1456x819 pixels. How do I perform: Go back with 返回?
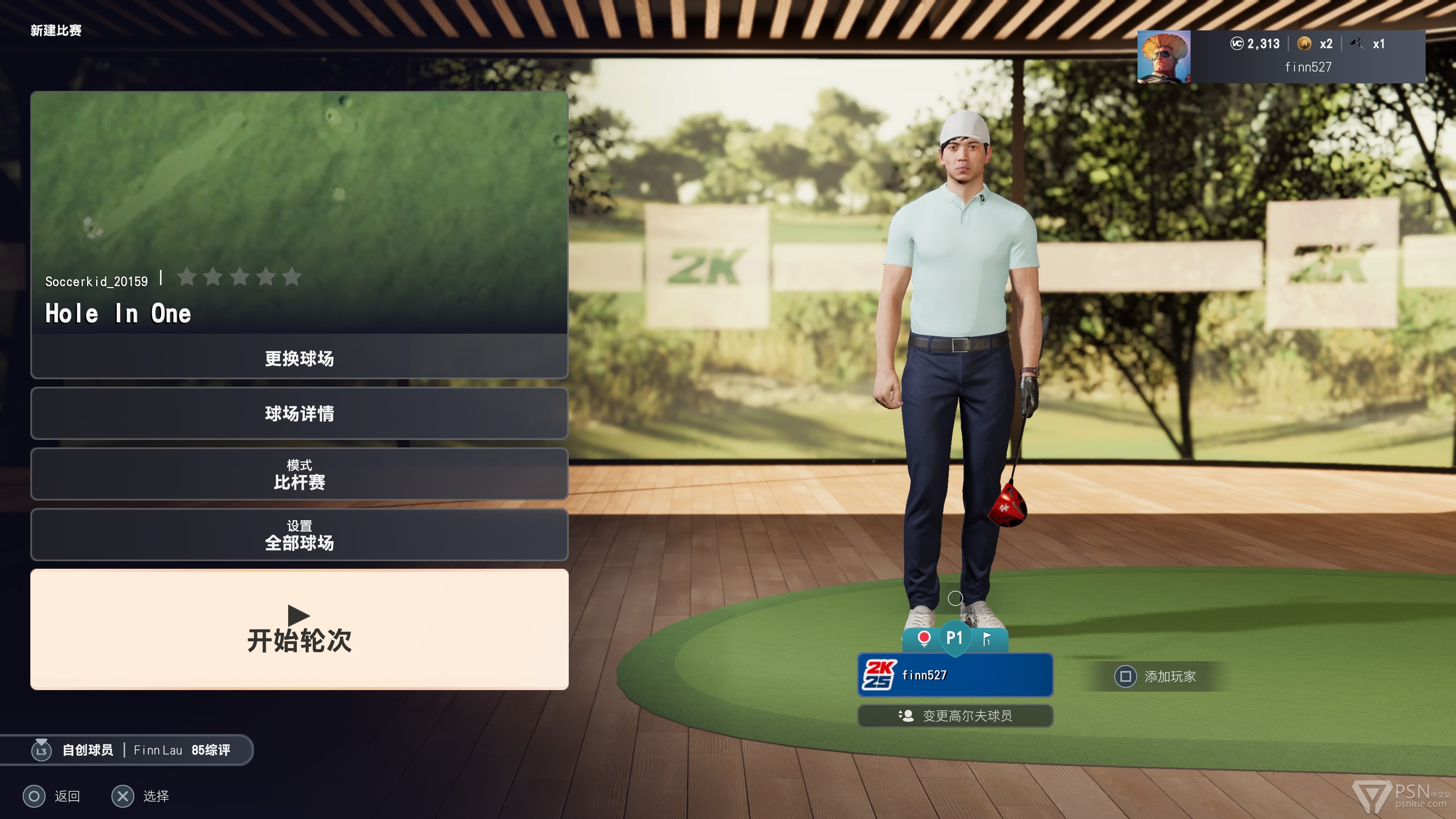click(x=52, y=796)
